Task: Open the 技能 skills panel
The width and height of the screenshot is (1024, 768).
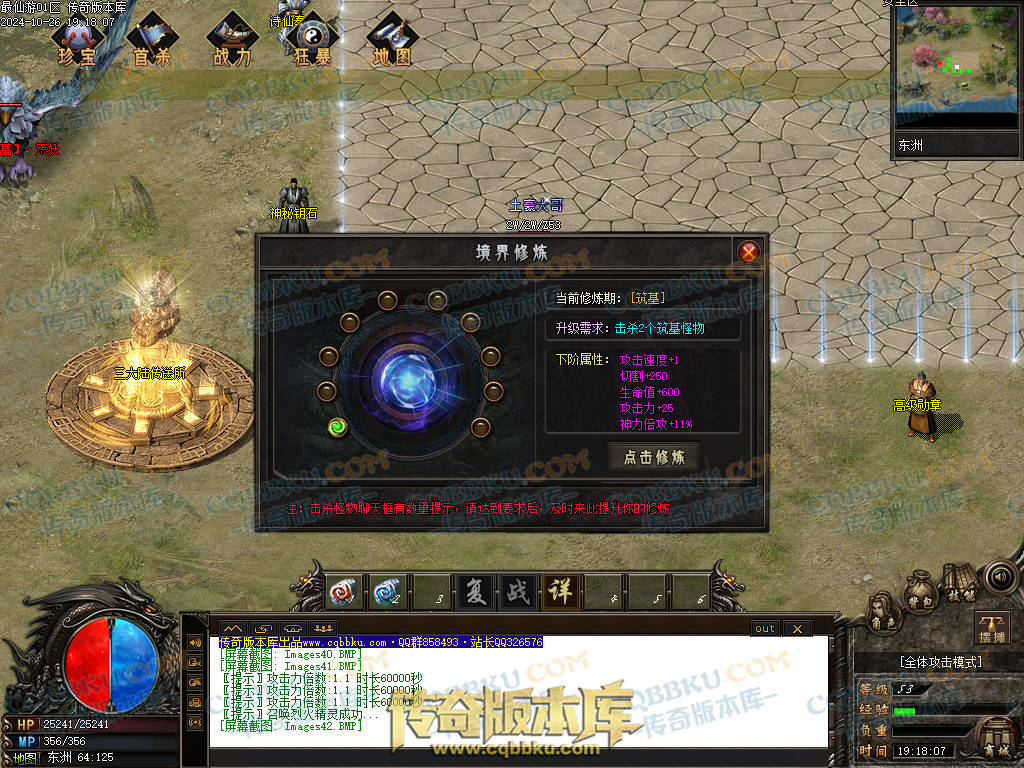Action: tap(959, 585)
